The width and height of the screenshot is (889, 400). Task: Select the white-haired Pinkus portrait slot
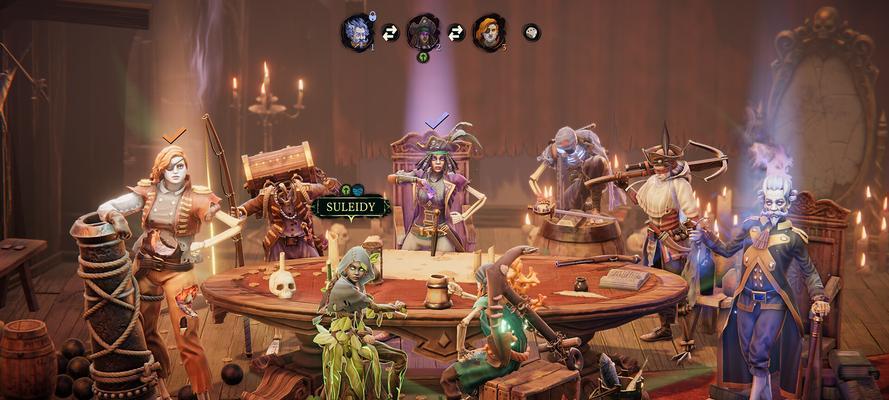pos(356,32)
